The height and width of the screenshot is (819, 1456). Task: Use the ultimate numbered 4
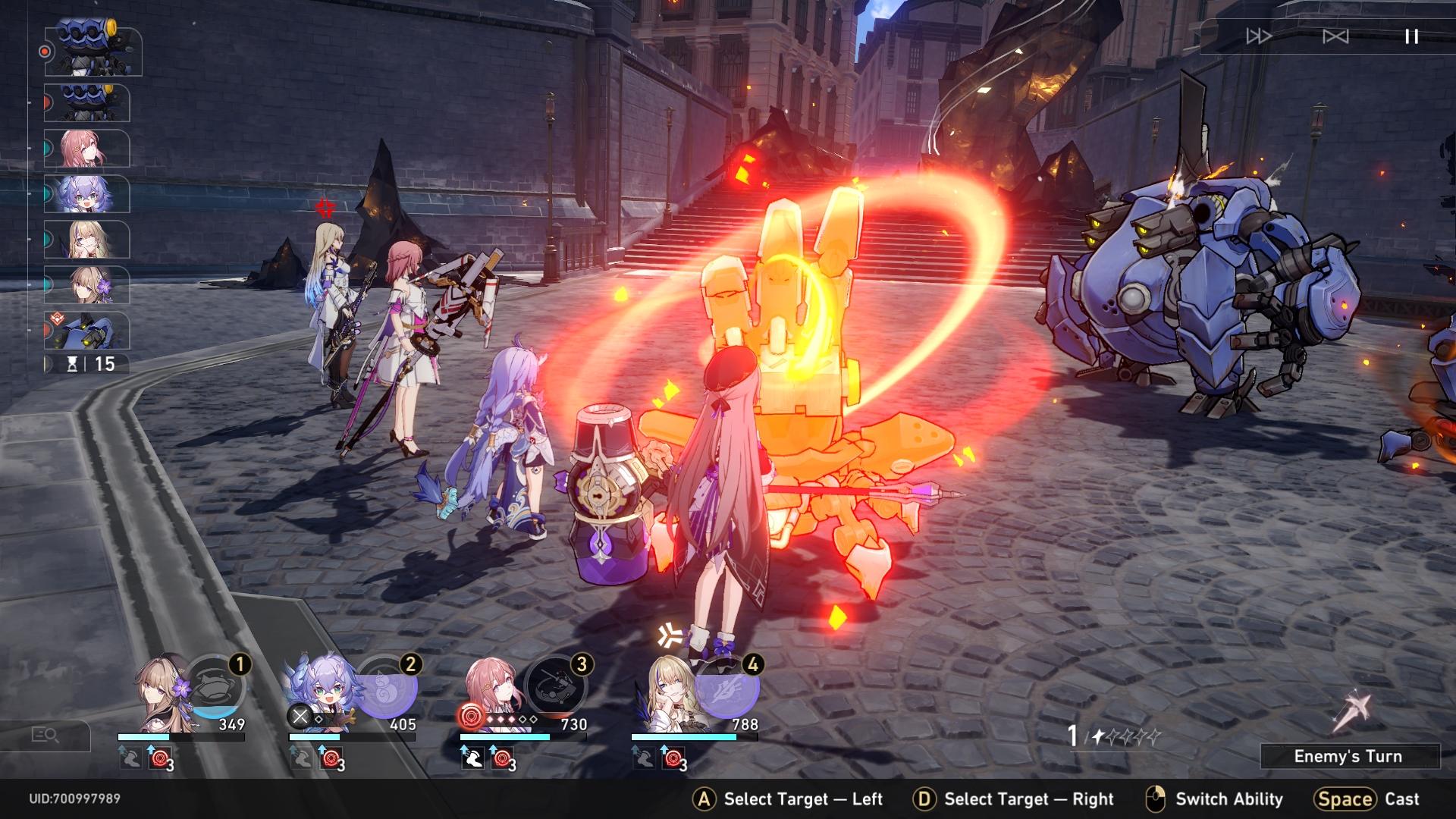click(x=728, y=686)
